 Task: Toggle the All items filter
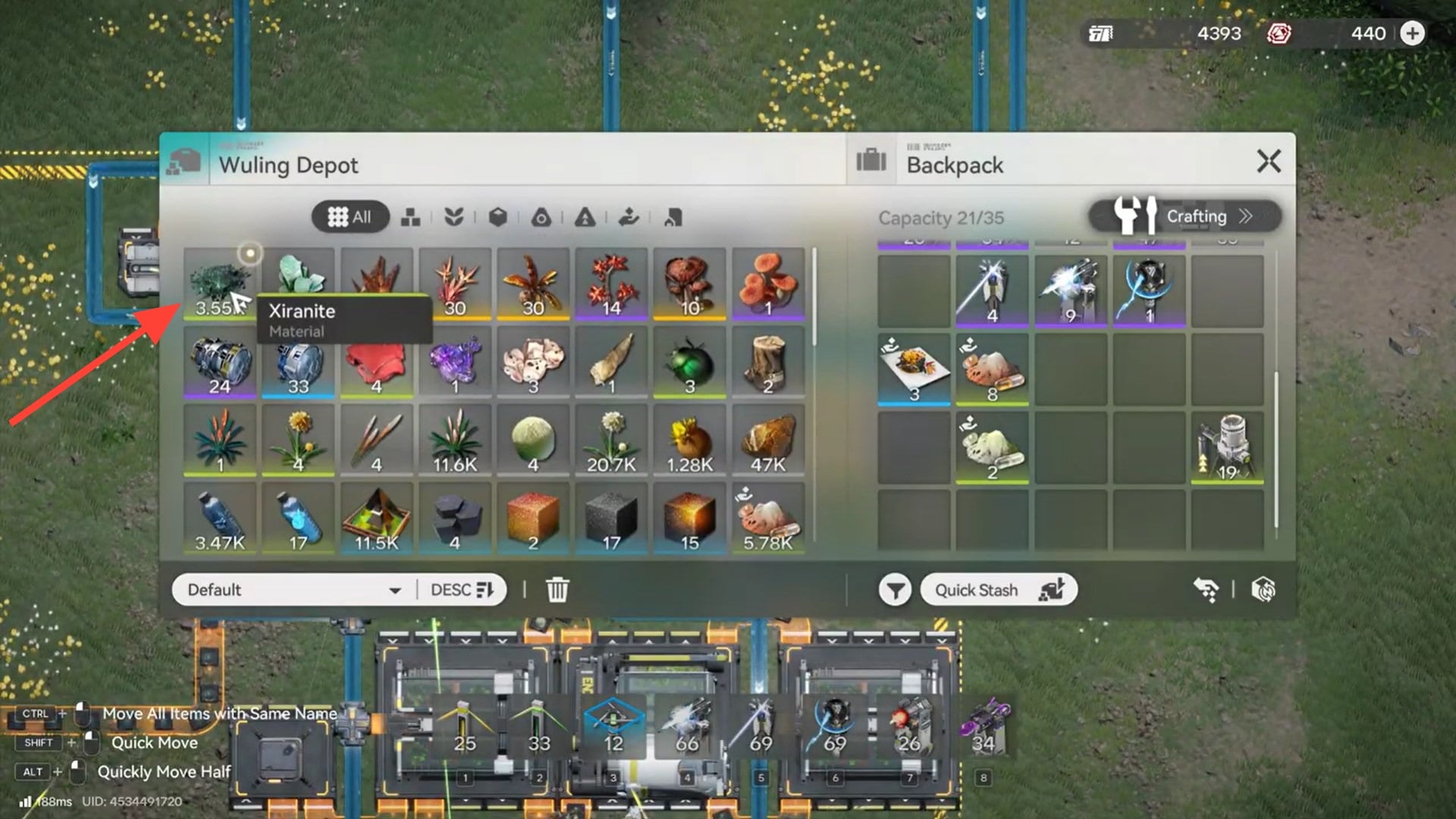(350, 217)
